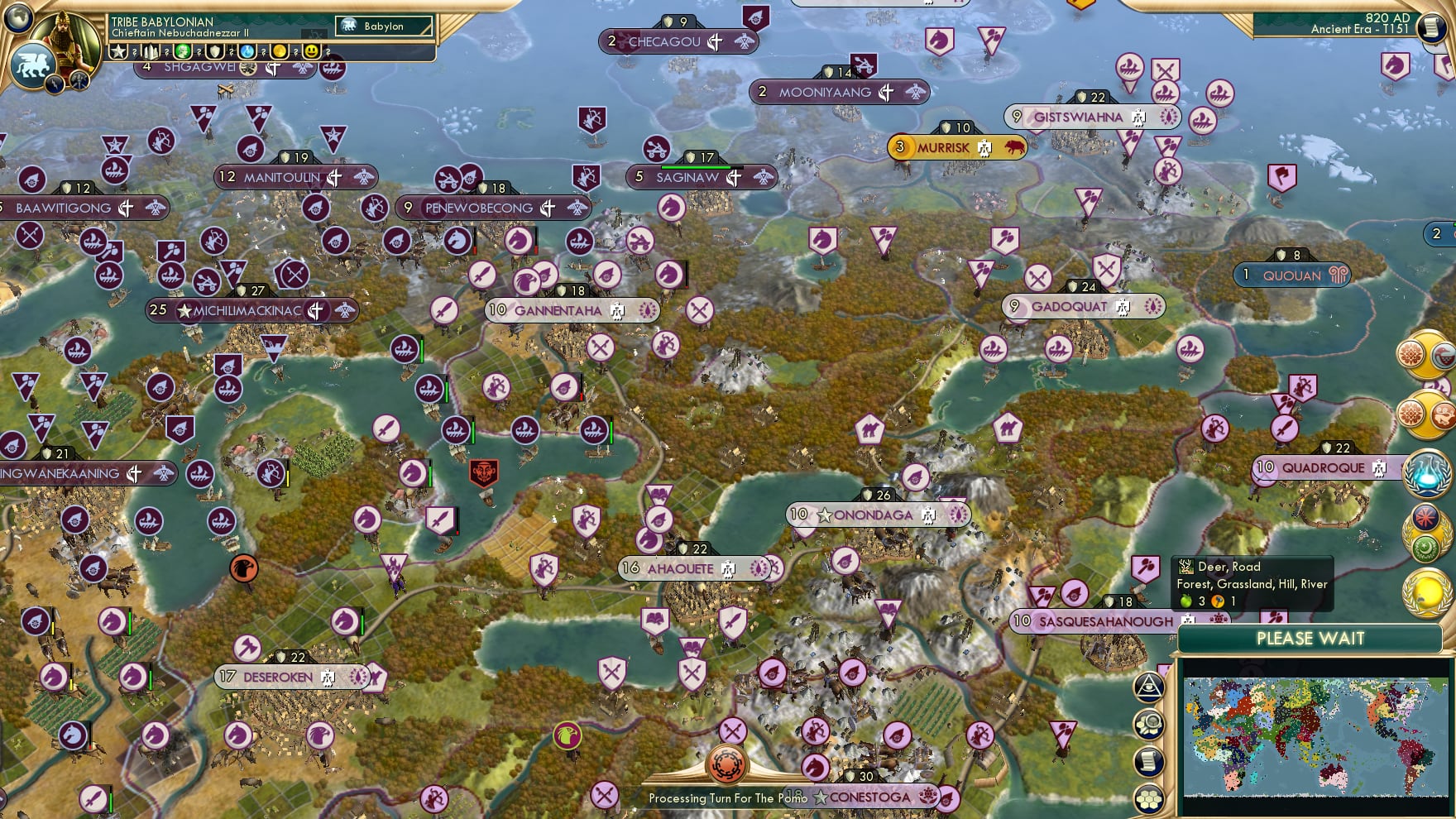Toggle the globe icon in the top-left corner
The height and width of the screenshot is (819, 1456).
point(18,18)
